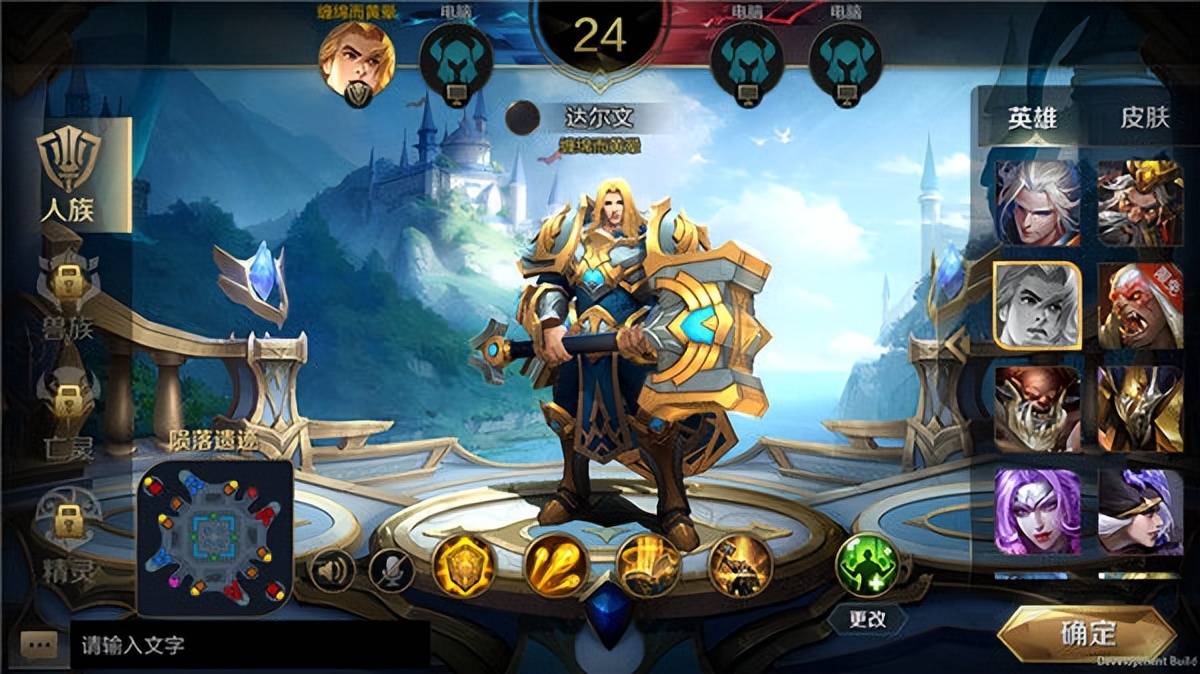Toggle the muted microphone button

(391, 571)
